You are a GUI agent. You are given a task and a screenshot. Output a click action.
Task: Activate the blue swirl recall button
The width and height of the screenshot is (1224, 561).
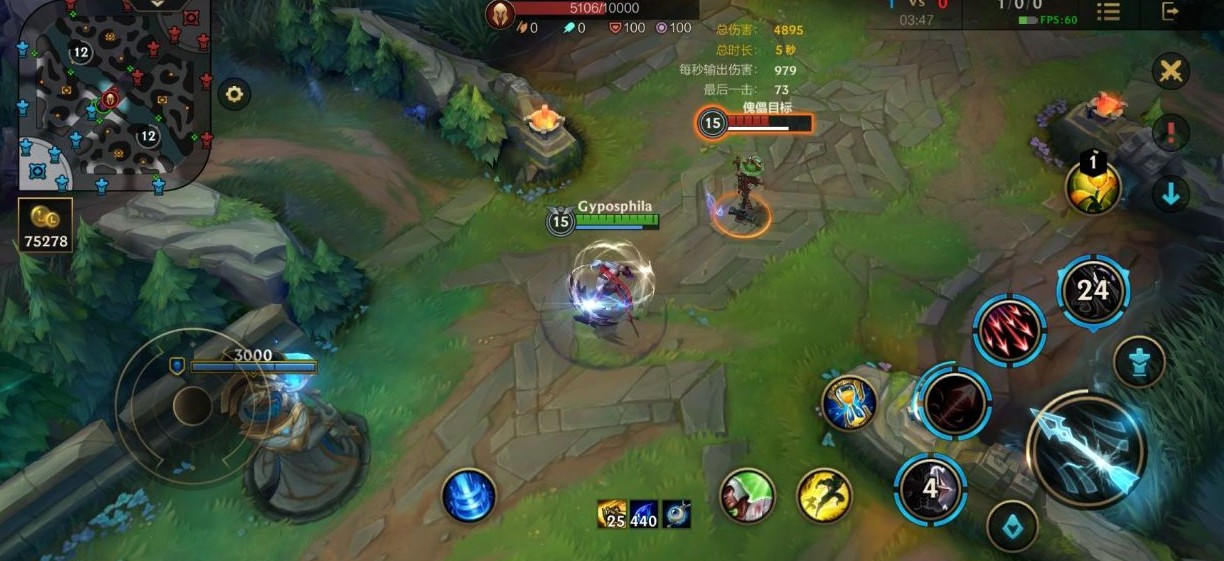coord(469,495)
